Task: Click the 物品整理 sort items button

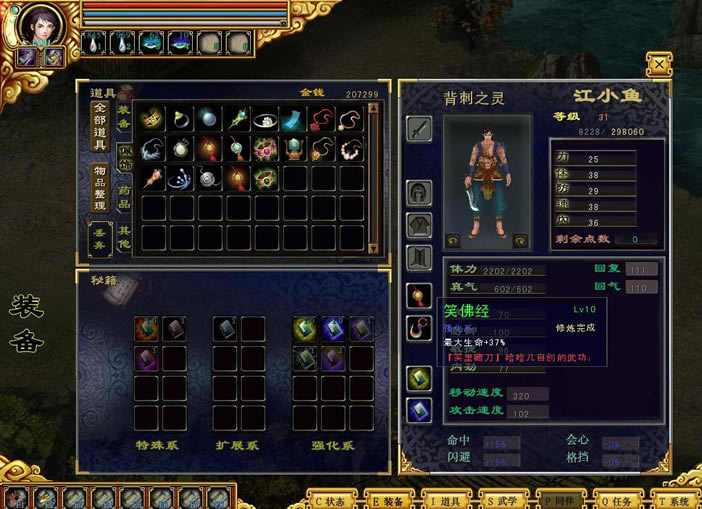Action: 99,187
